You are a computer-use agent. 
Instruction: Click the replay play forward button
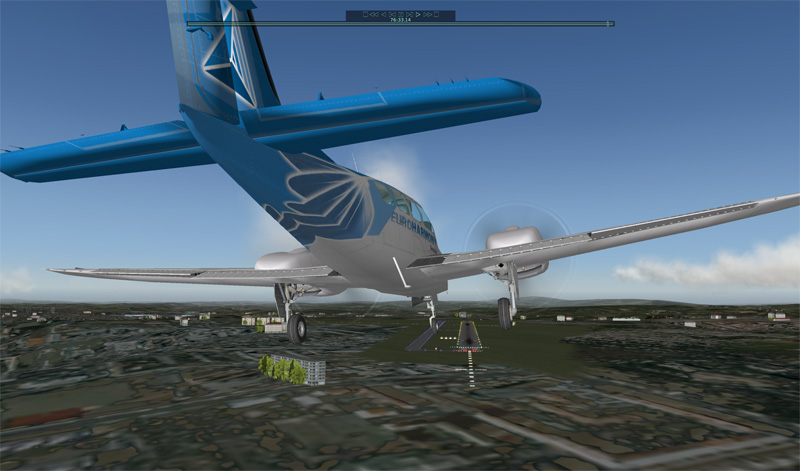click(x=418, y=15)
